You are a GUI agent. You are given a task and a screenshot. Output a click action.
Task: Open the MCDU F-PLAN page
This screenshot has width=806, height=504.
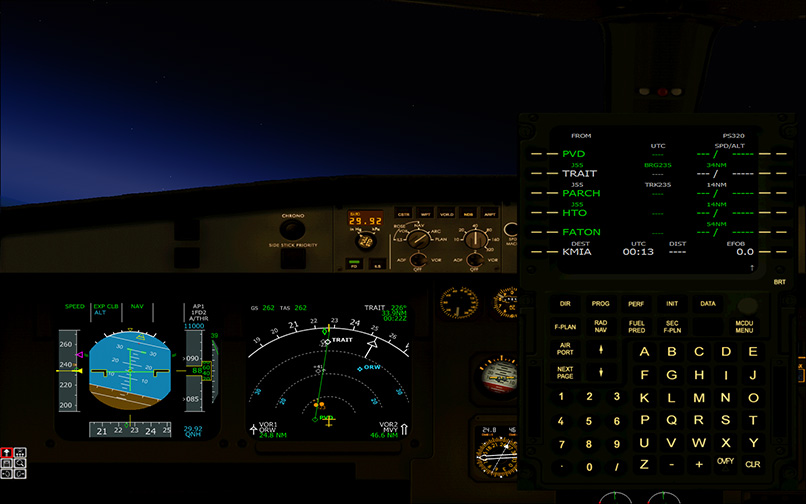[x=565, y=326]
